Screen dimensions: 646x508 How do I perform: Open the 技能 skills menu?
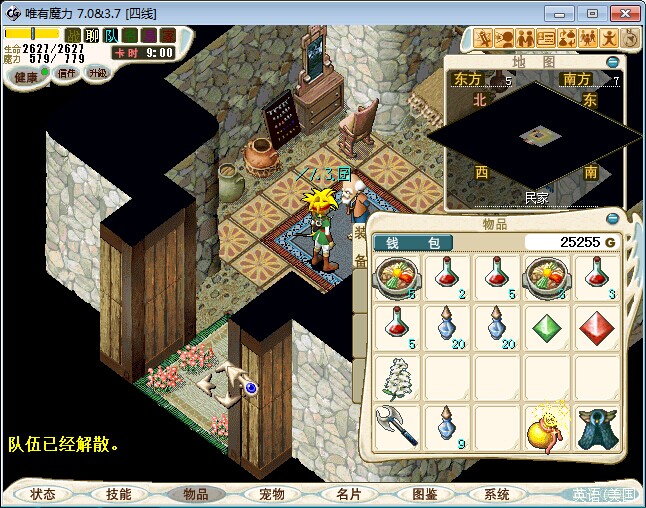119,494
